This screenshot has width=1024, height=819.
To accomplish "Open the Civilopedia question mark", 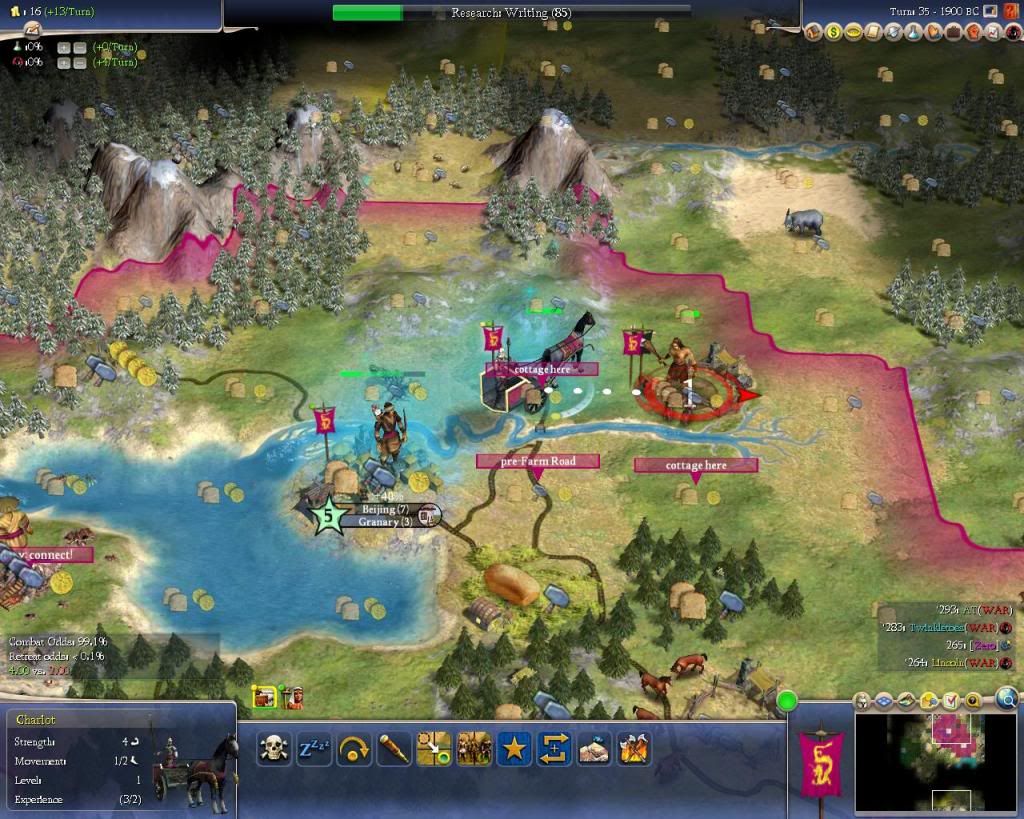I will (x=1011, y=11).
